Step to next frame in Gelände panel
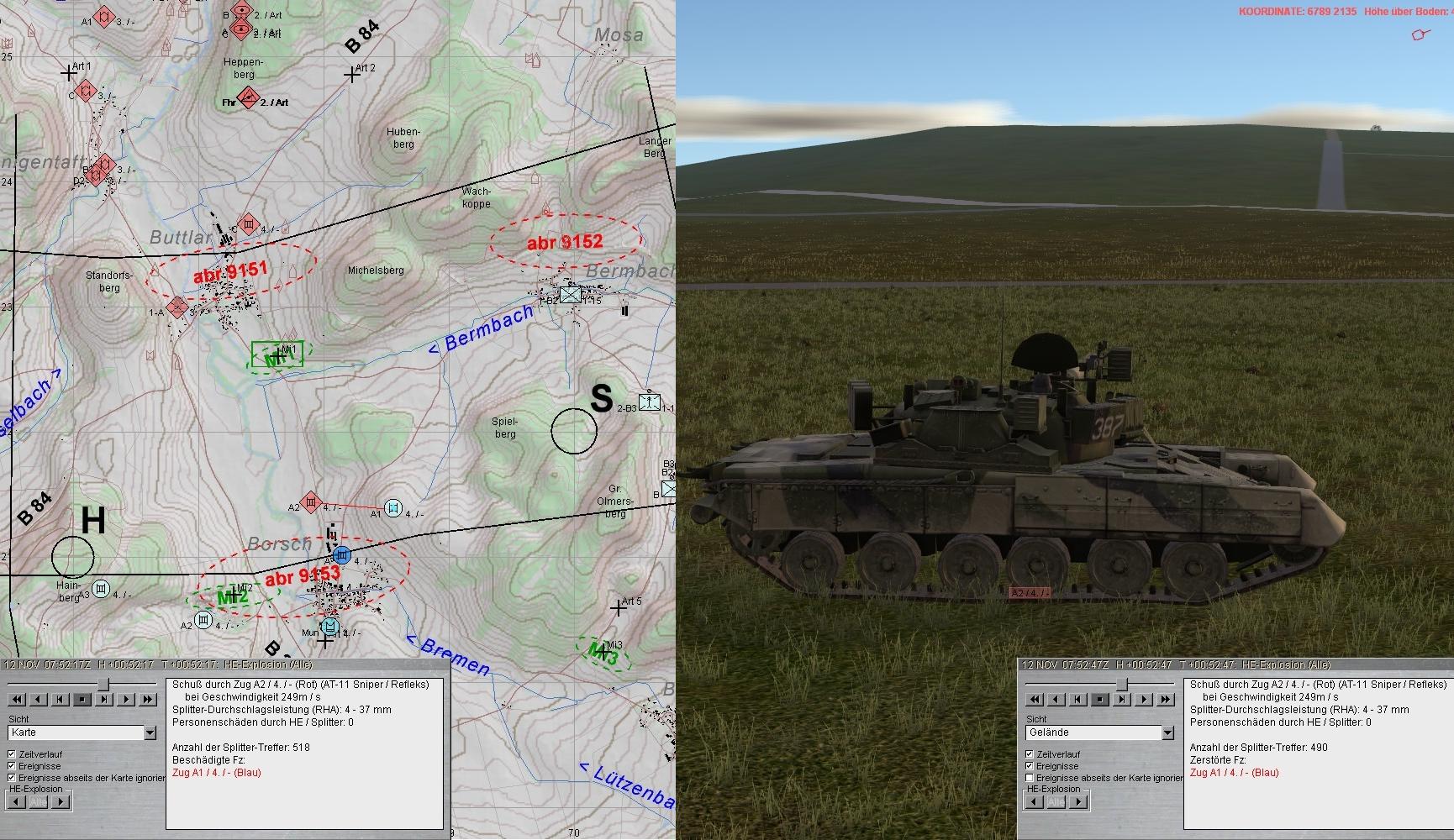This screenshot has height=840, width=1454. point(1121,699)
